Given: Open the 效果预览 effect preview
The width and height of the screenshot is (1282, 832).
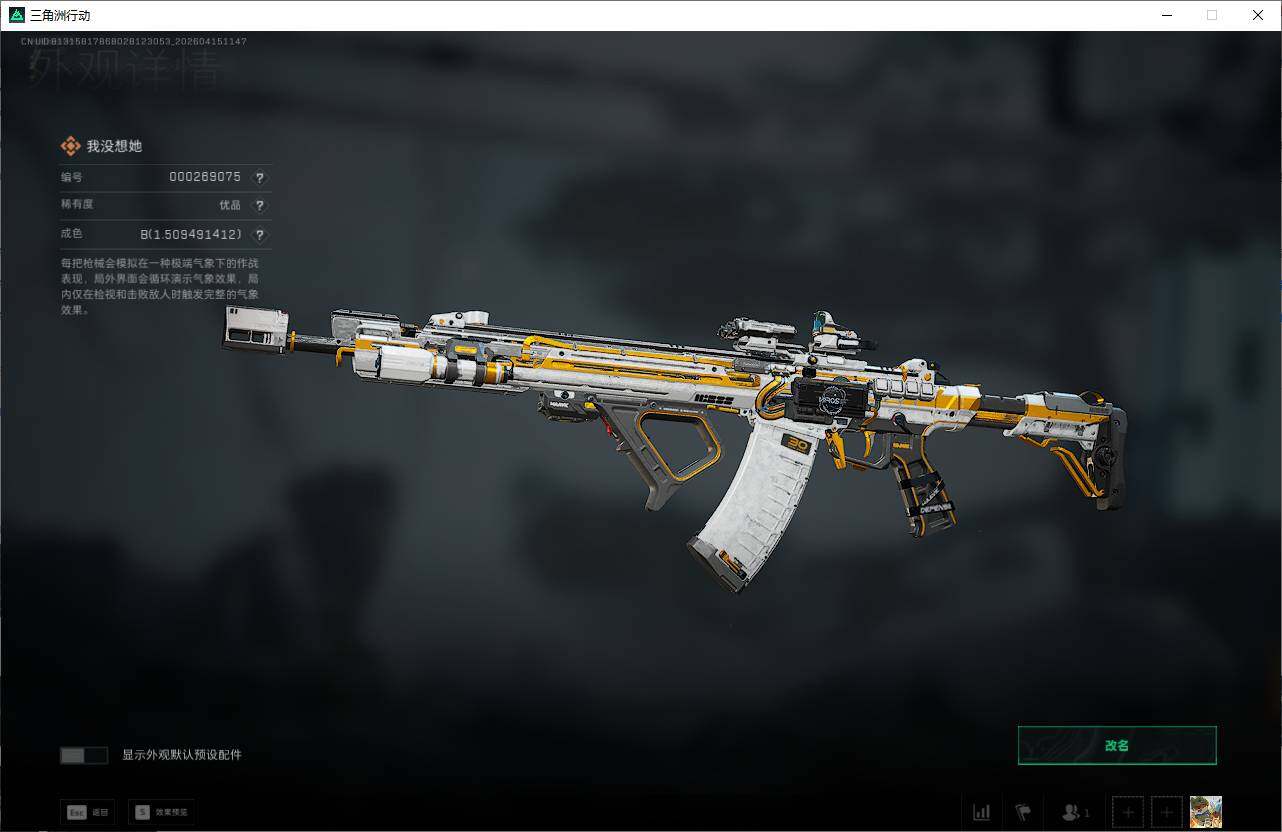Looking at the screenshot, I should point(161,812).
